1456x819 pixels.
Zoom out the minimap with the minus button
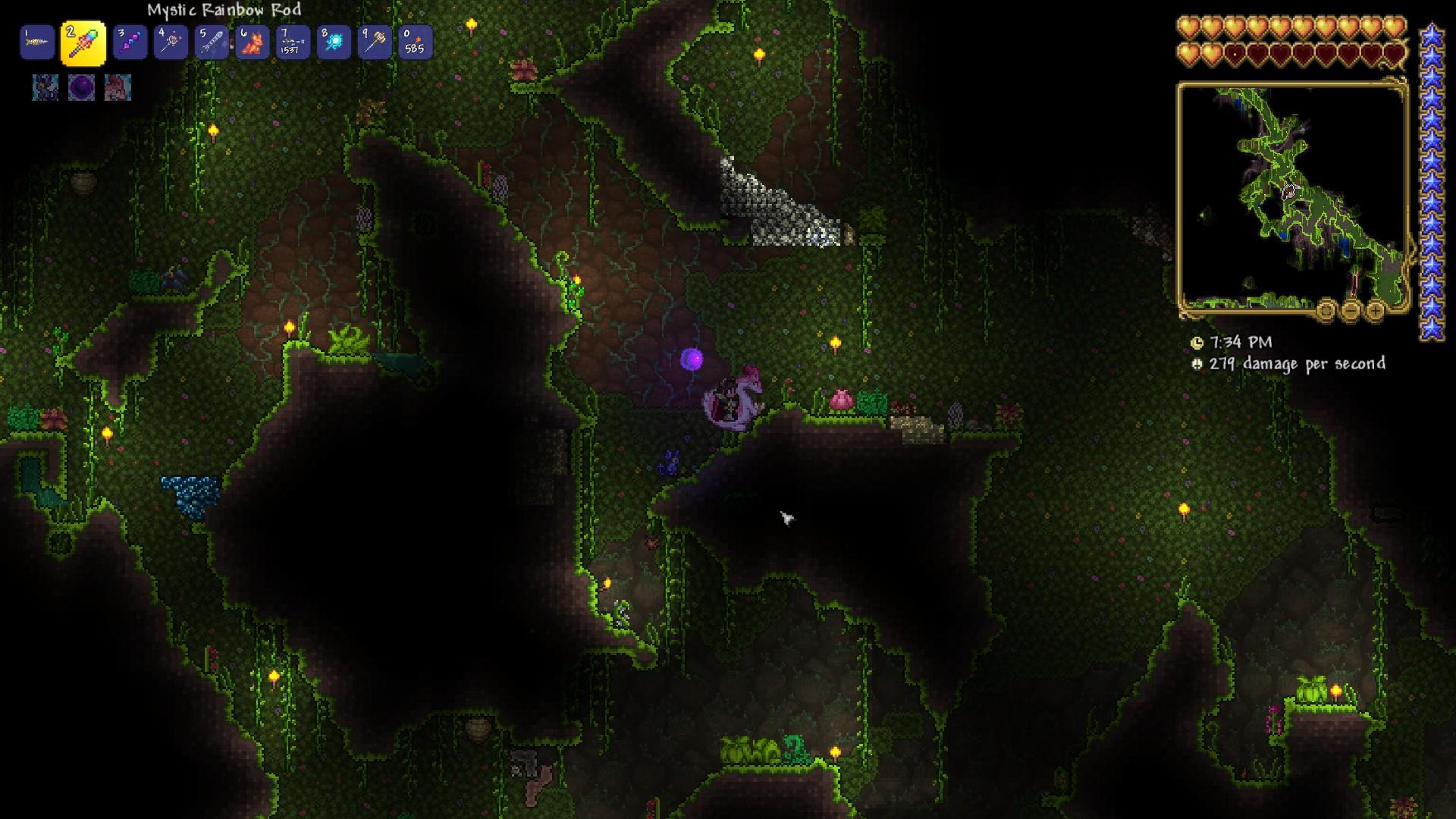point(1351,310)
